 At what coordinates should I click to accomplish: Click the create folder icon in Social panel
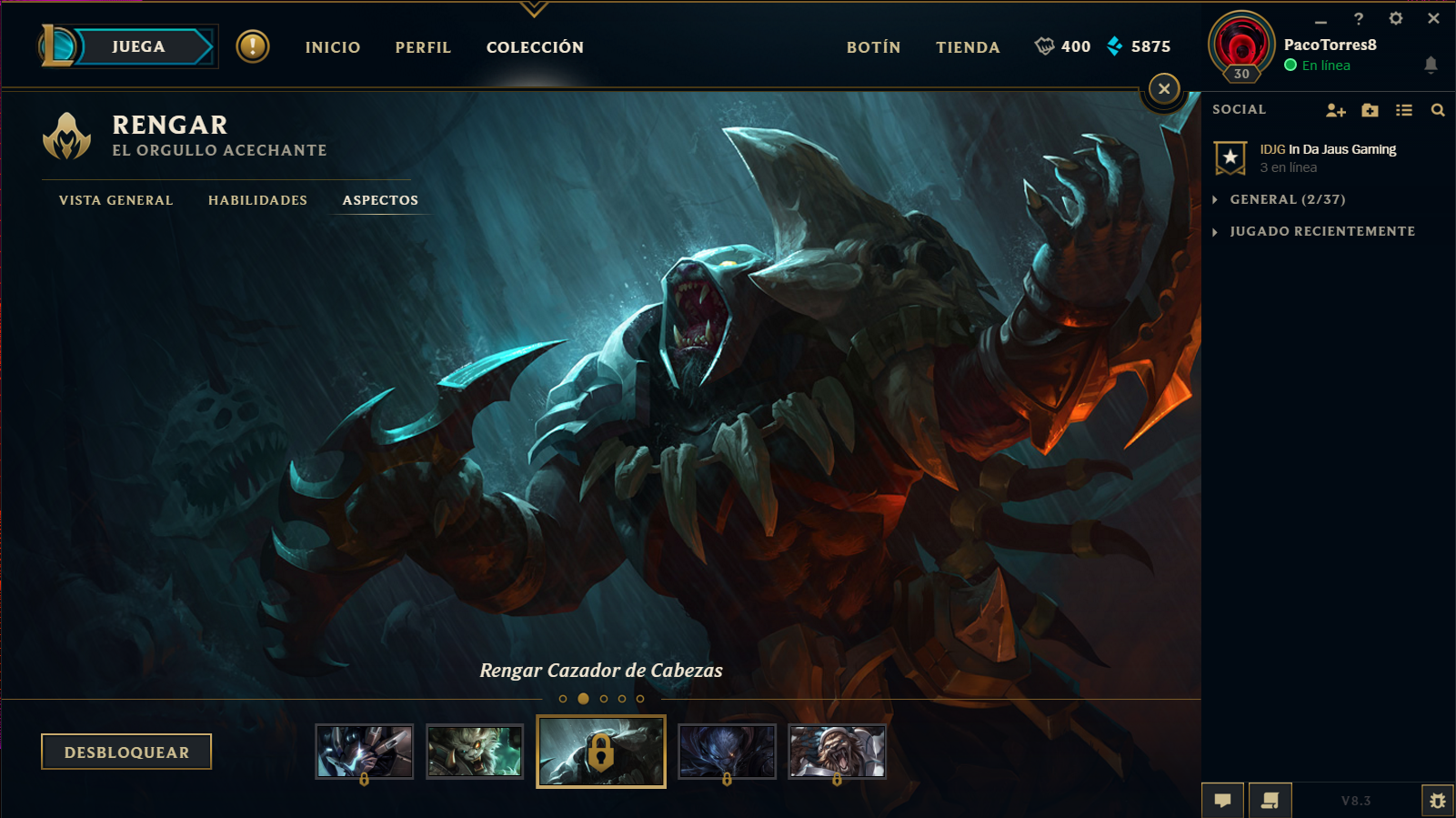pyautogui.click(x=1369, y=109)
